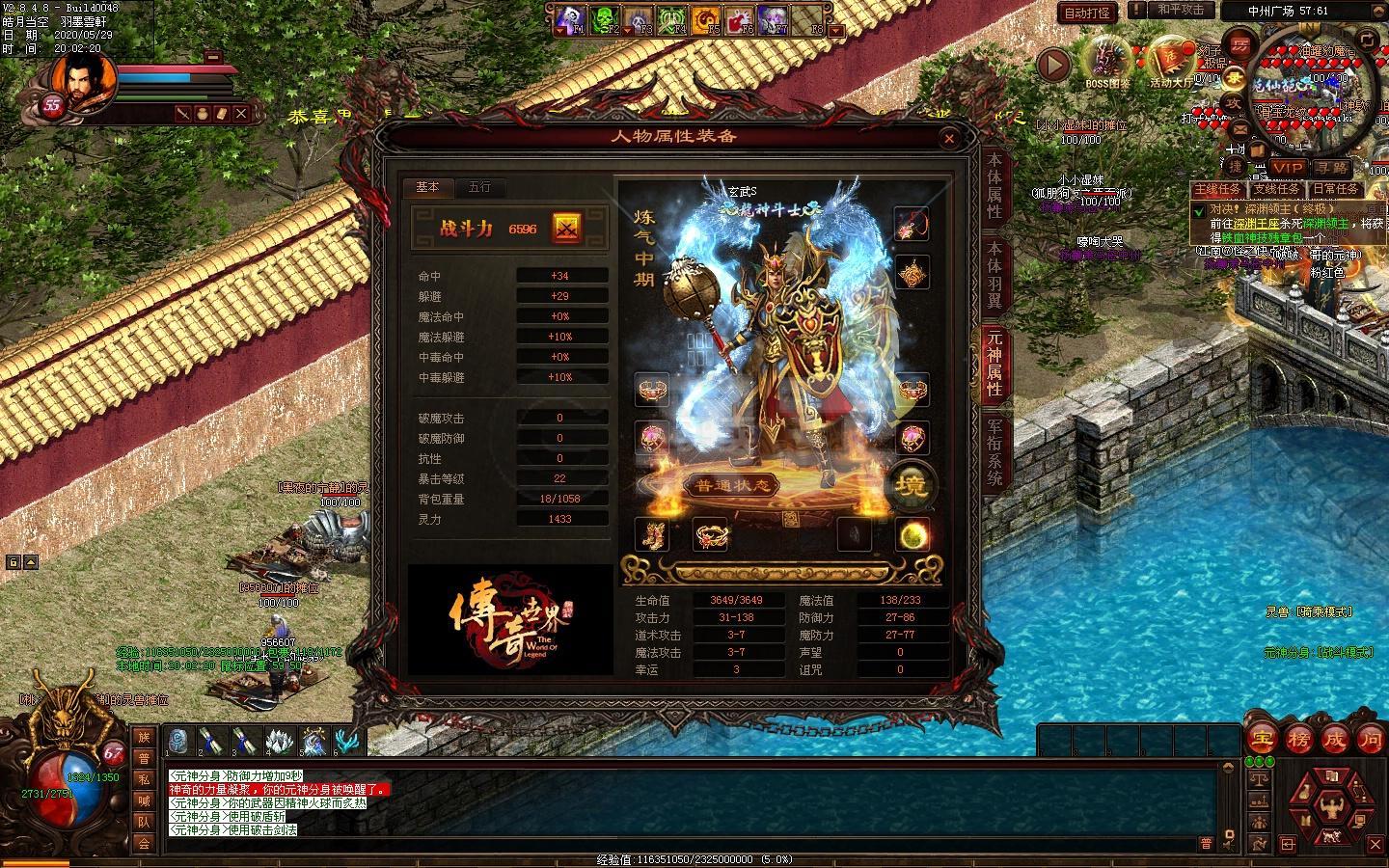The image size is (1389, 868).
Task: Select the 军衔系统 side tab
Action: coord(994,451)
